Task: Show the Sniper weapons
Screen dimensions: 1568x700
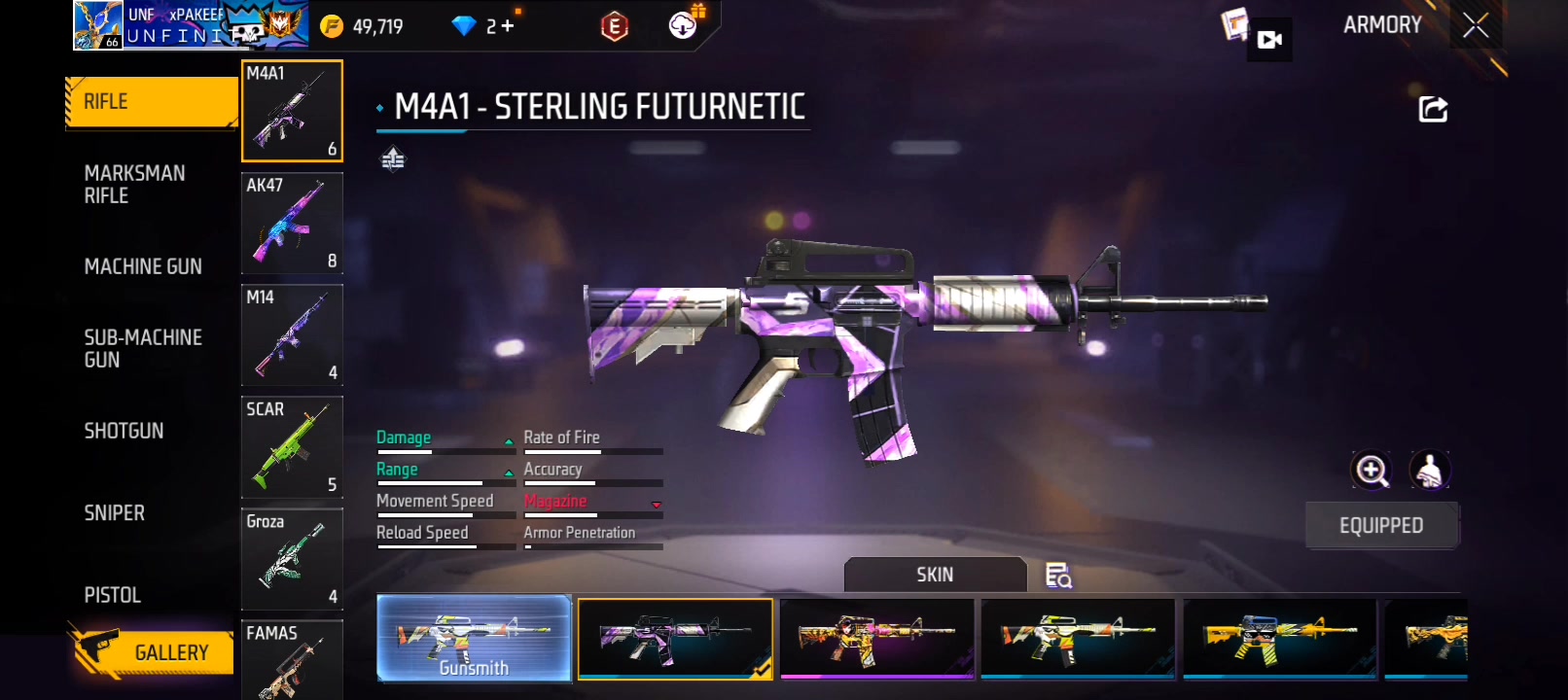Action: 114,513
